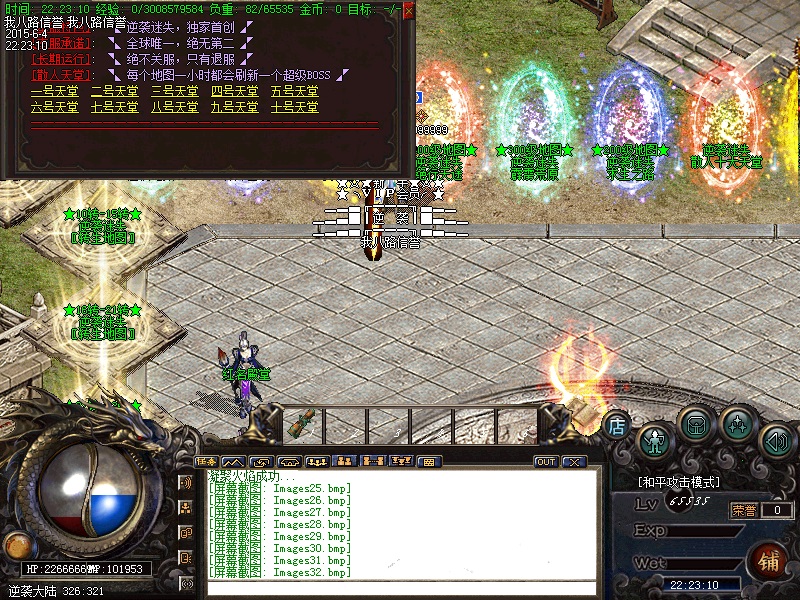Click the chat text input field
800x600 pixels.
tap(400, 587)
